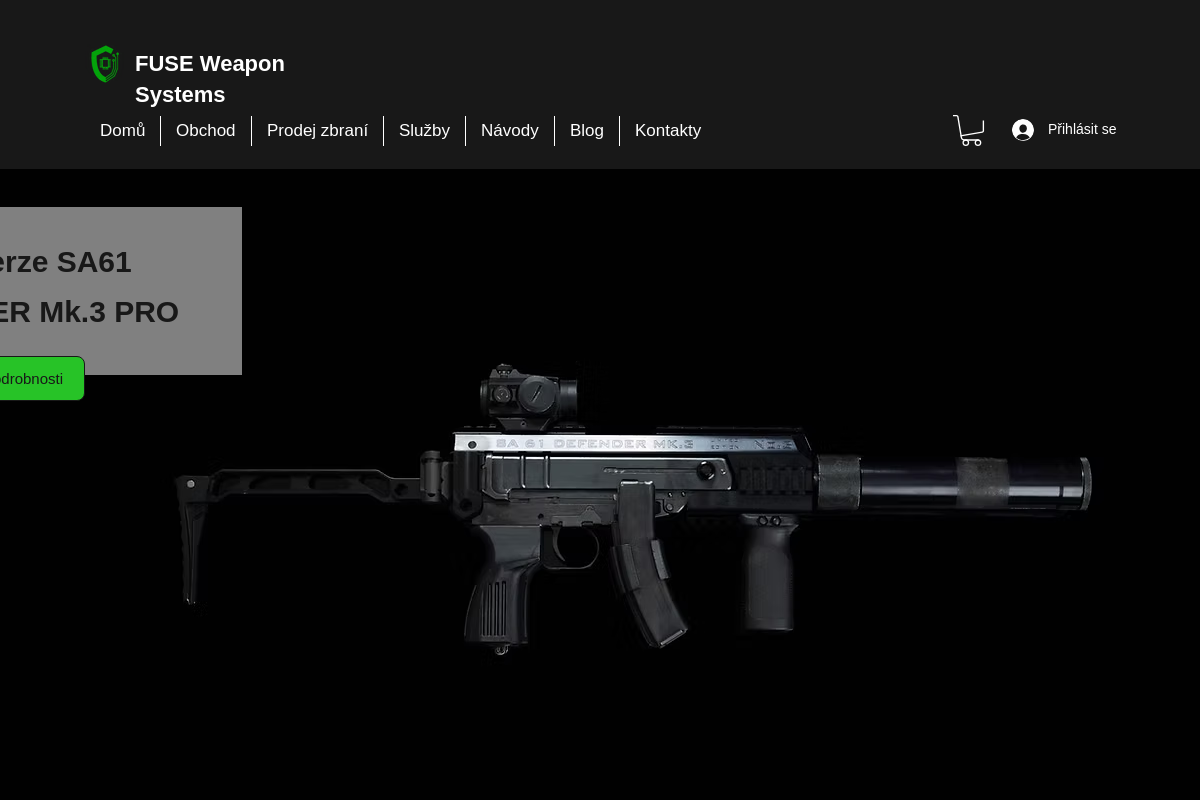Open the shopping cart icon
The width and height of the screenshot is (1200, 800).
point(968,130)
